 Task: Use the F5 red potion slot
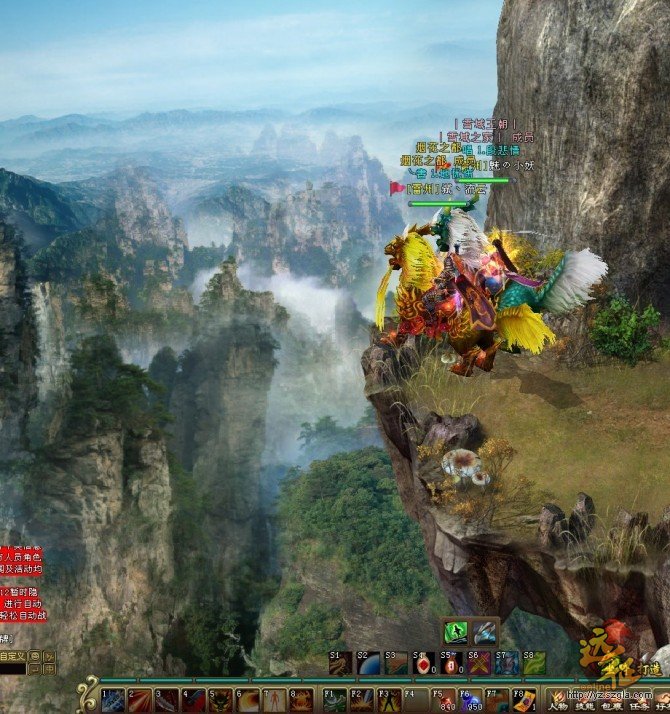(446, 701)
